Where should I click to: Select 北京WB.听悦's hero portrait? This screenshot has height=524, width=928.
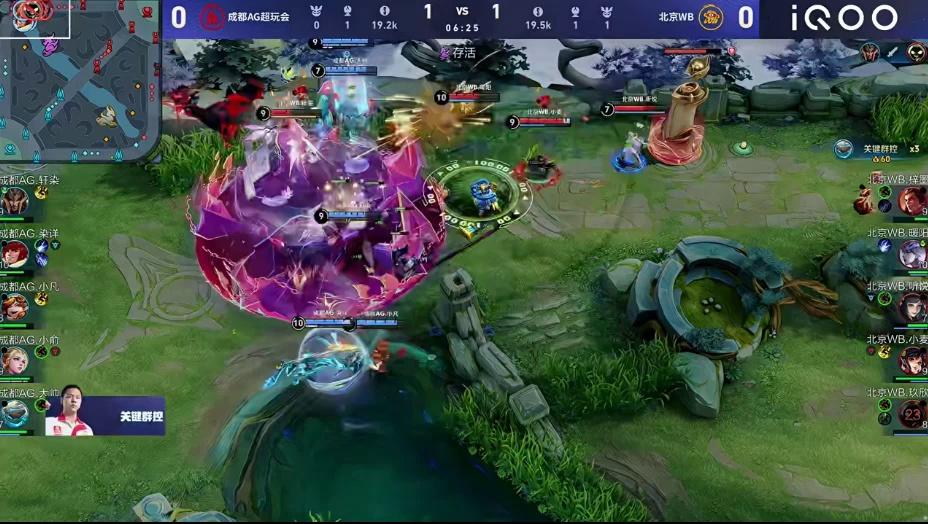913,307
